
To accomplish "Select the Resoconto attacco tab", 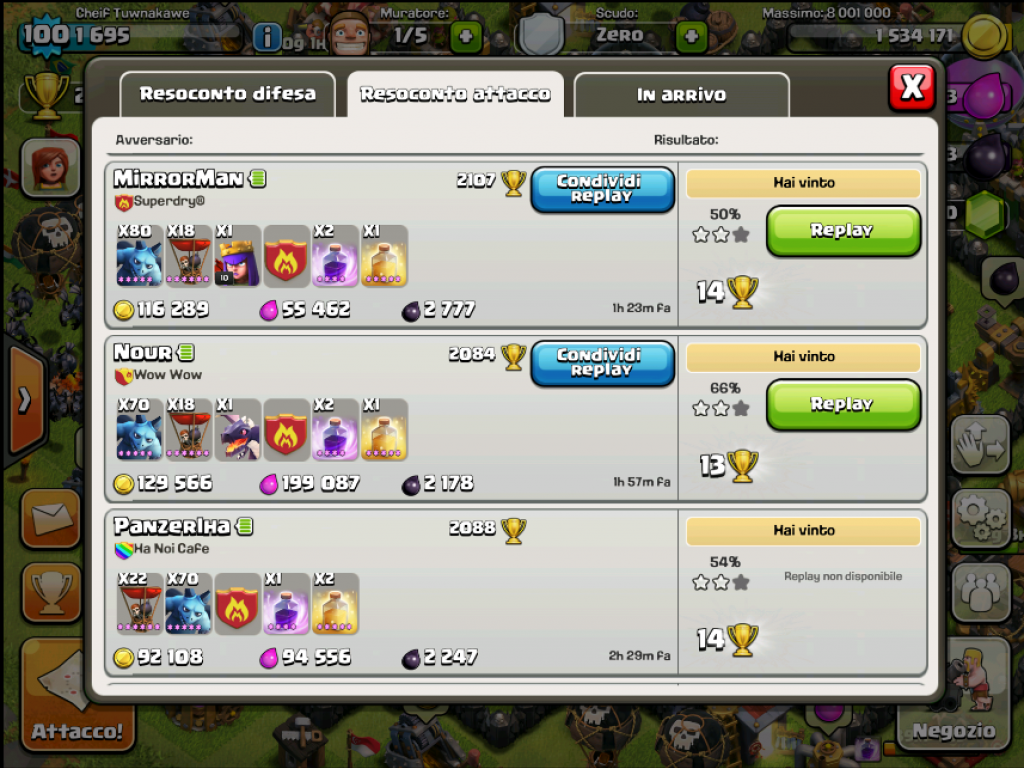I will 455,94.
